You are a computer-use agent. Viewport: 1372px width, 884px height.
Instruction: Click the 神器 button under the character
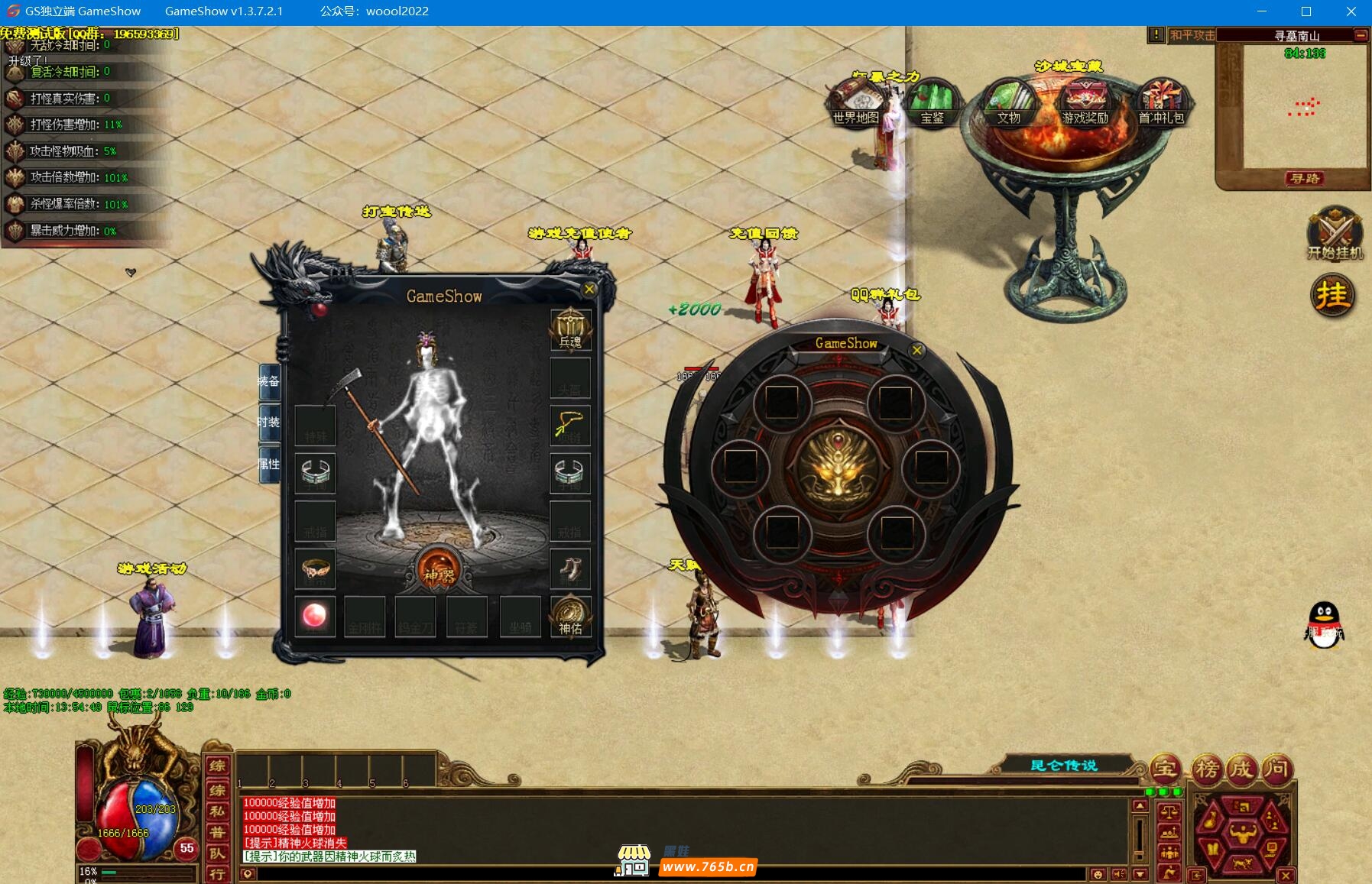pos(439,571)
